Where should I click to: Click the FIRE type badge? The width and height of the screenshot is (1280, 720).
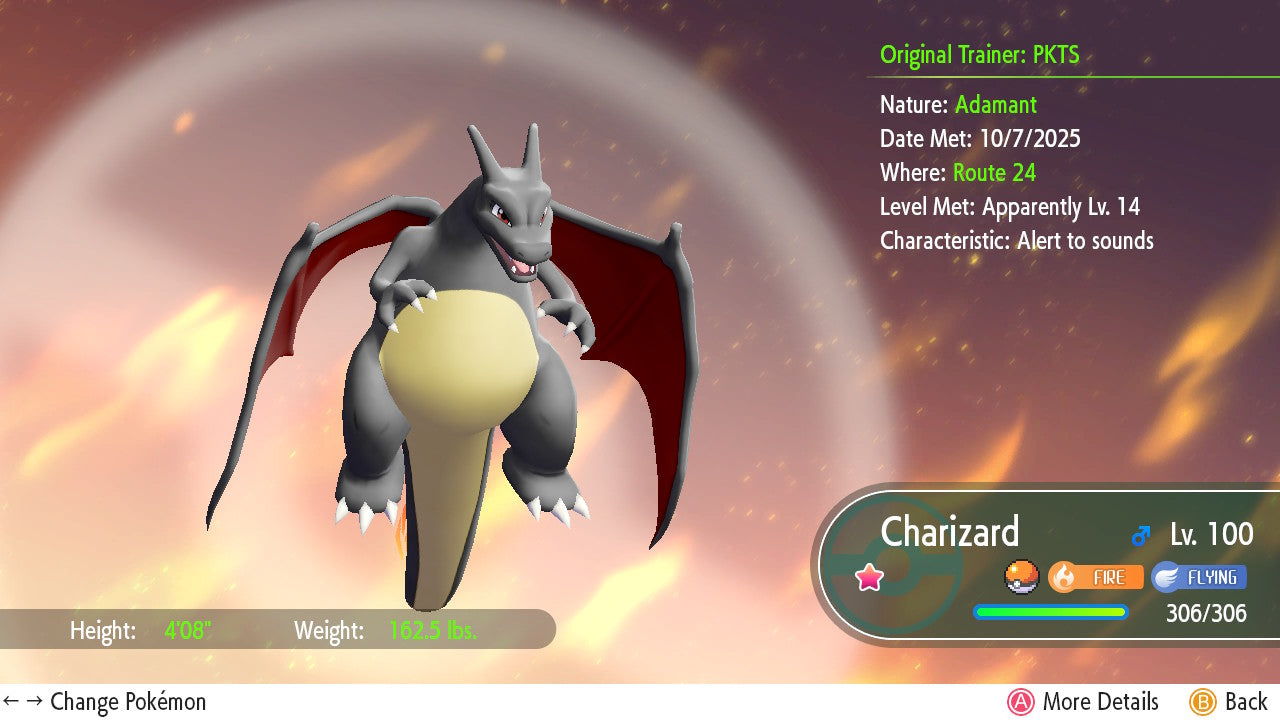[1095, 577]
